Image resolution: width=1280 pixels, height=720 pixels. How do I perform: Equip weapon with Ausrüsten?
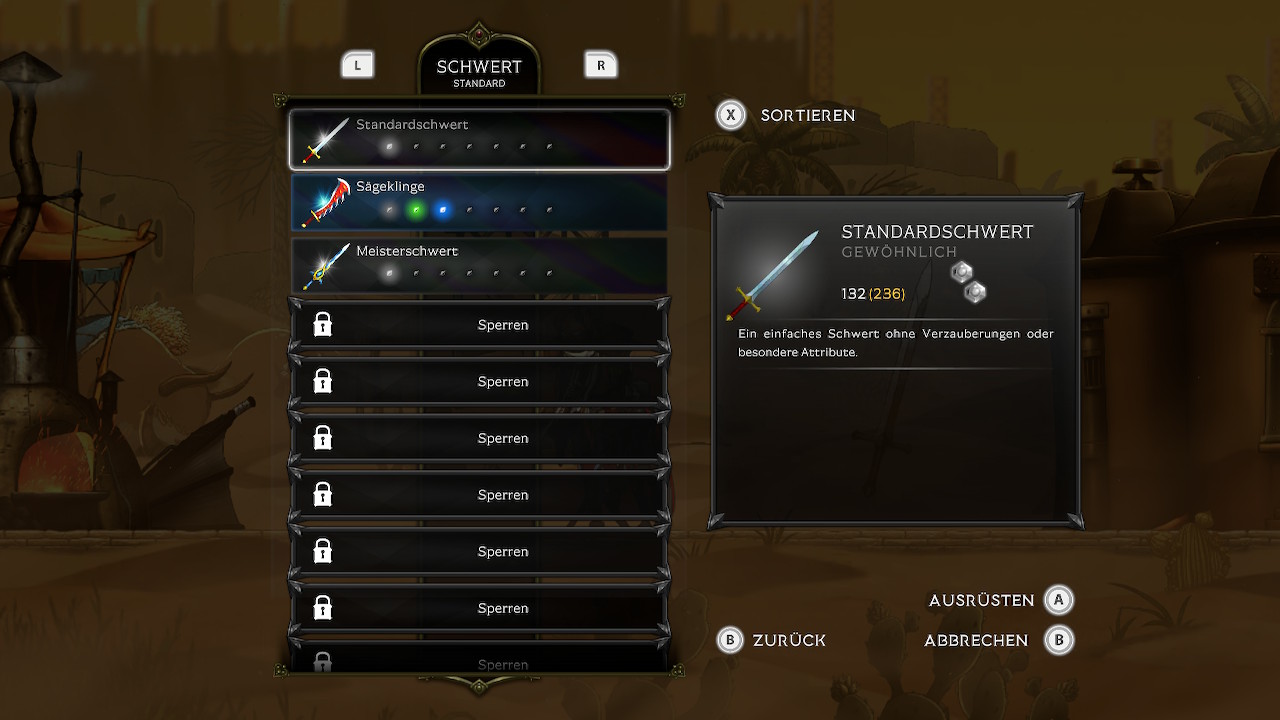[x=1000, y=600]
